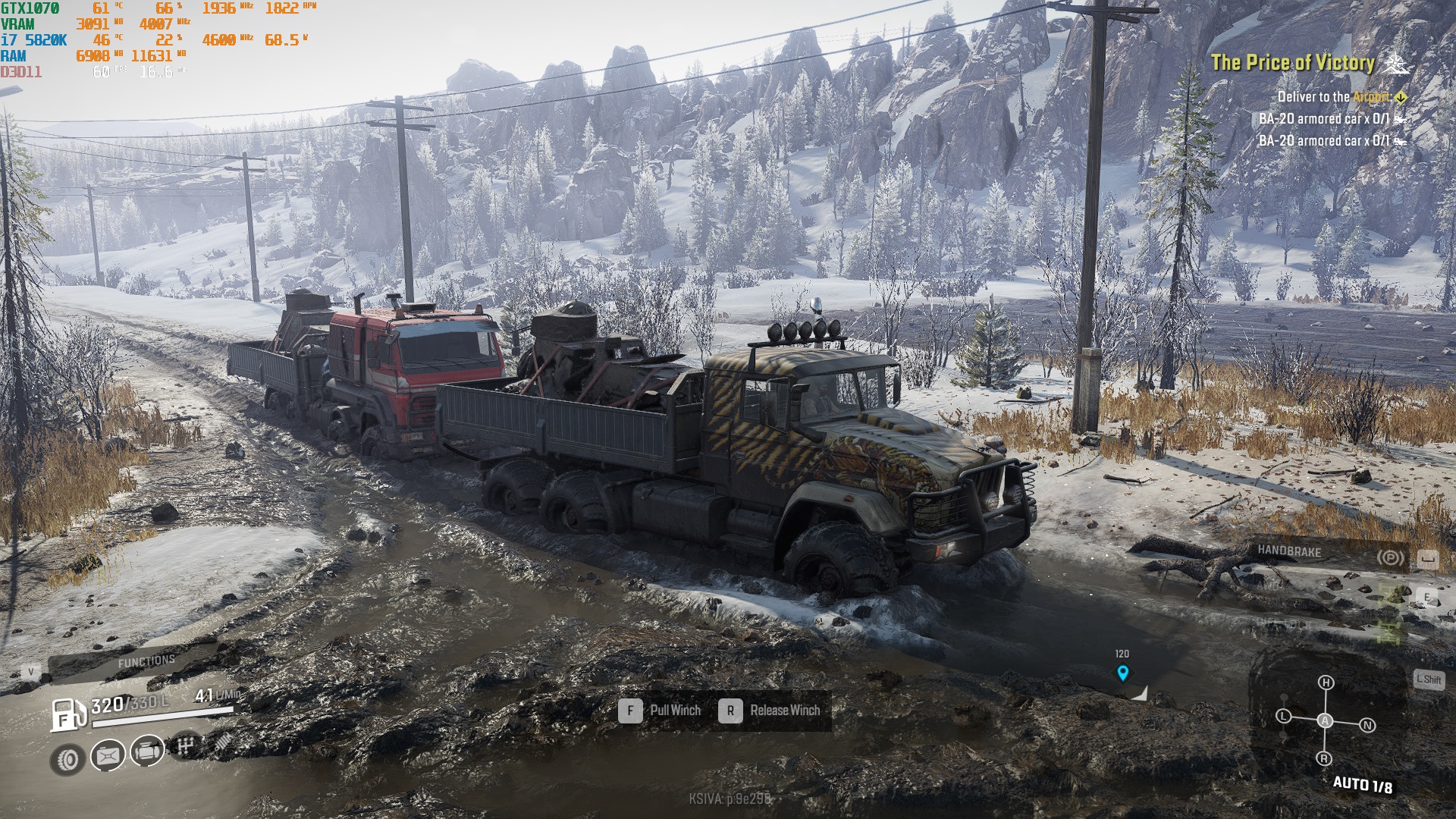The image size is (1456, 819).
Task: Select Neutral (N) on the gearbox
Action: [x=1367, y=725]
